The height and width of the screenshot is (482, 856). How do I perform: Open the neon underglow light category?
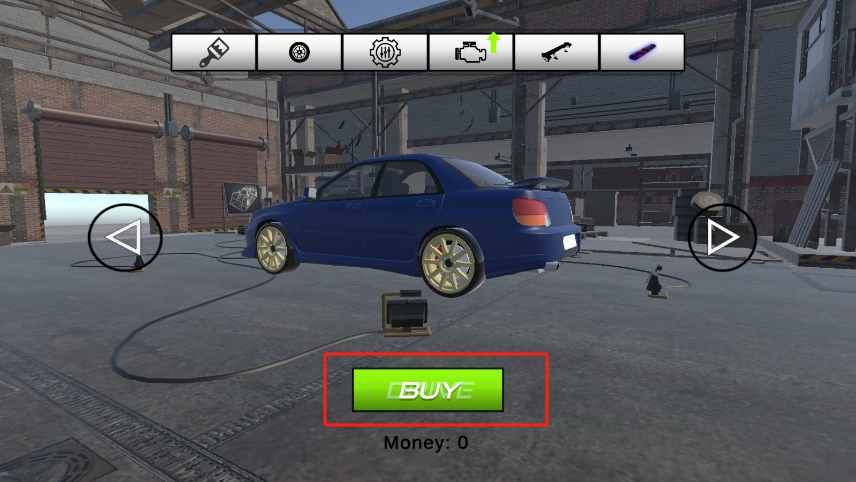641,52
